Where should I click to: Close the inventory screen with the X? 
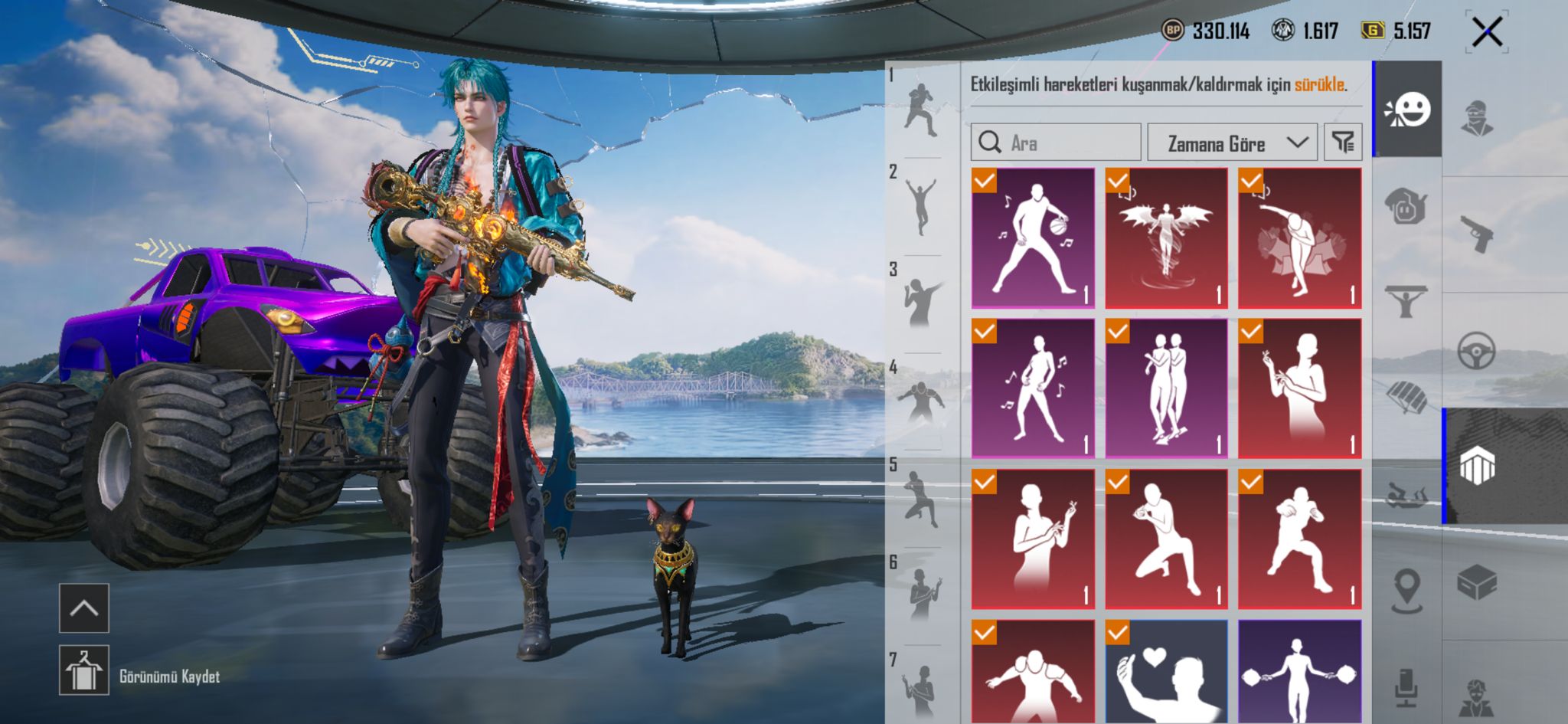pyautogui.click(x=1487, y=32)
